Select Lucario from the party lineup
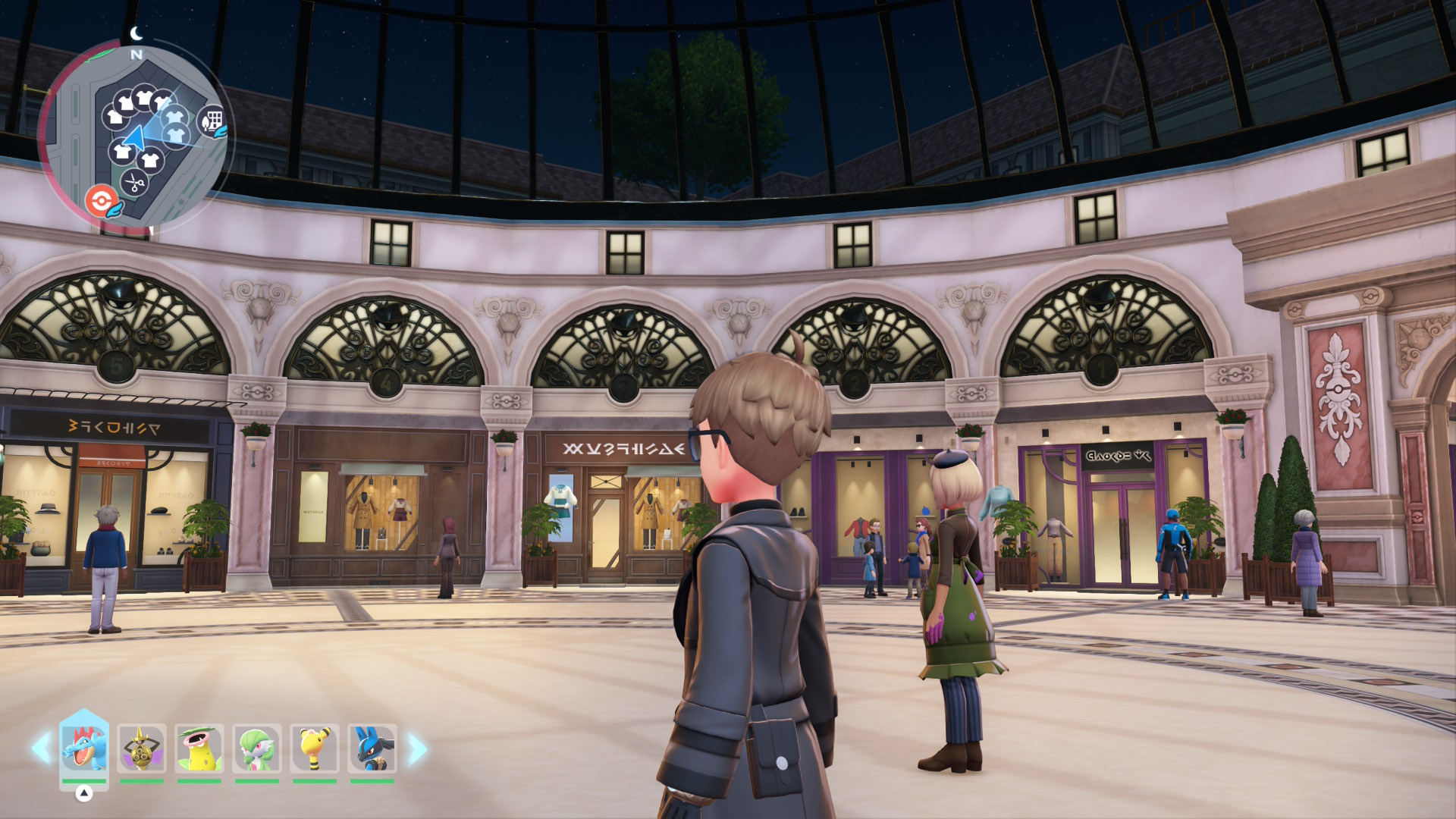The width and height of the screenshot is (1456, 819). coord(372,748)
